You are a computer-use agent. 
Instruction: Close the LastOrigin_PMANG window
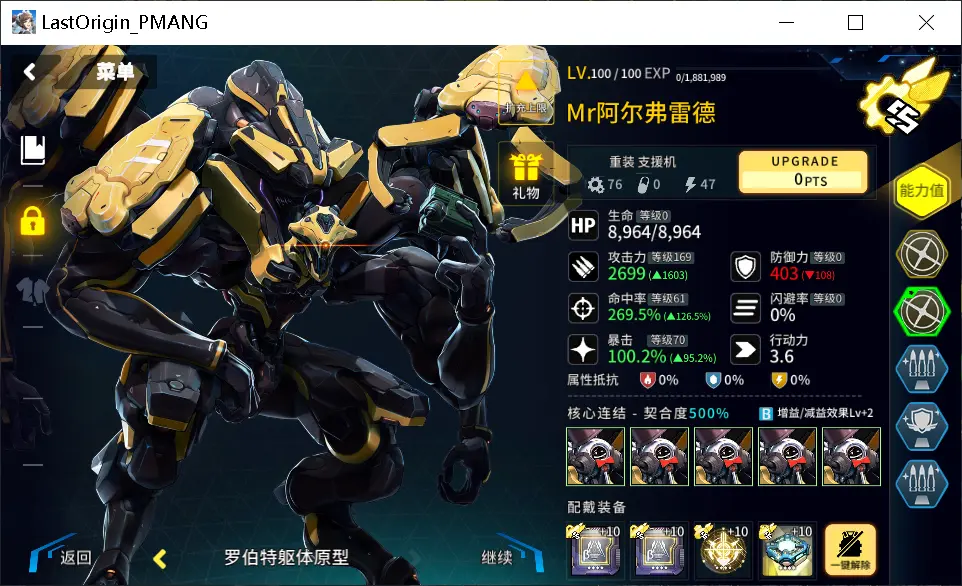tap(926, 23)
